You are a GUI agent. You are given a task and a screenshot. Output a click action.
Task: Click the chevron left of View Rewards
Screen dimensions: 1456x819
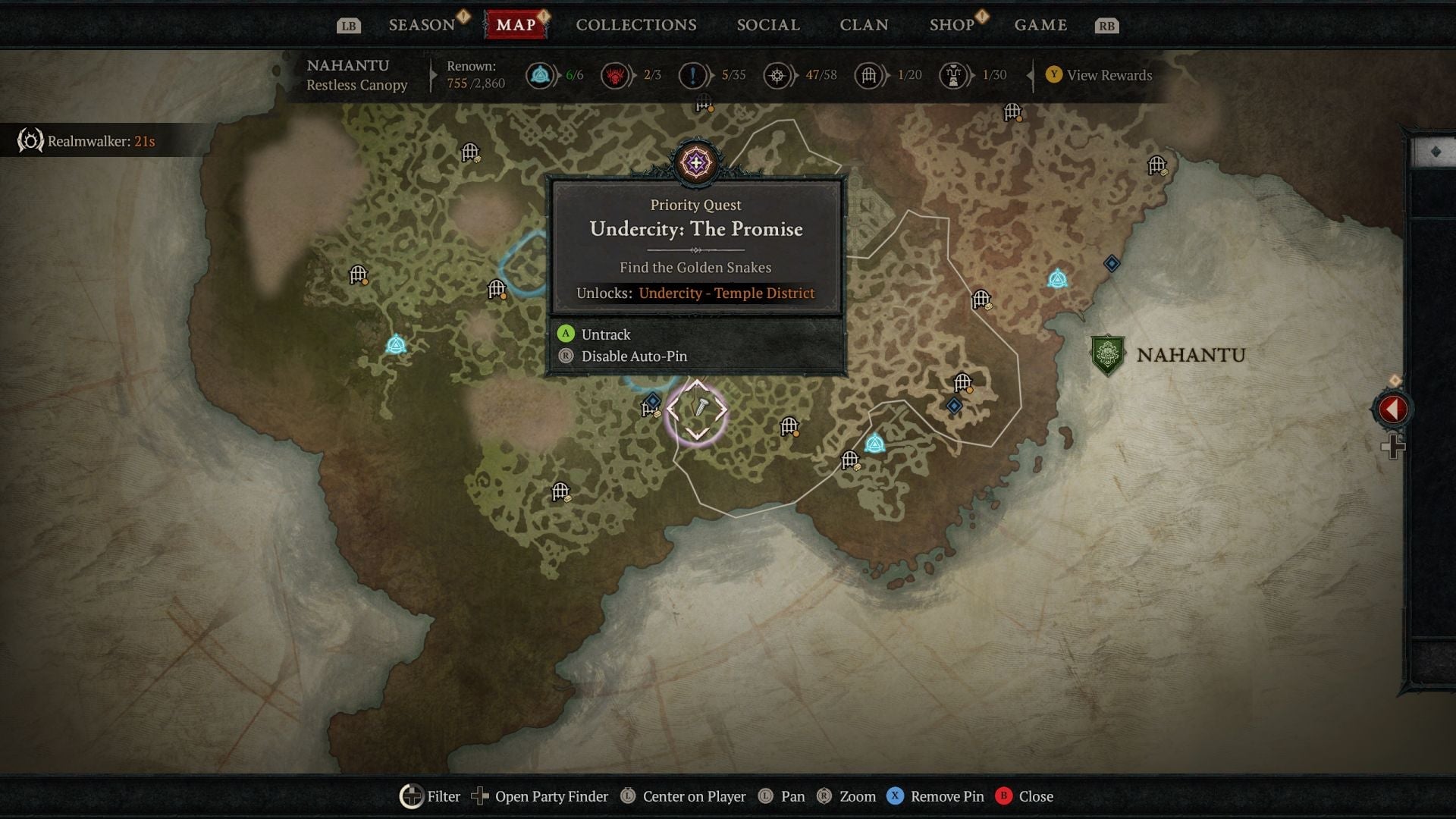pyautogui.click(x=1029, y=75)
